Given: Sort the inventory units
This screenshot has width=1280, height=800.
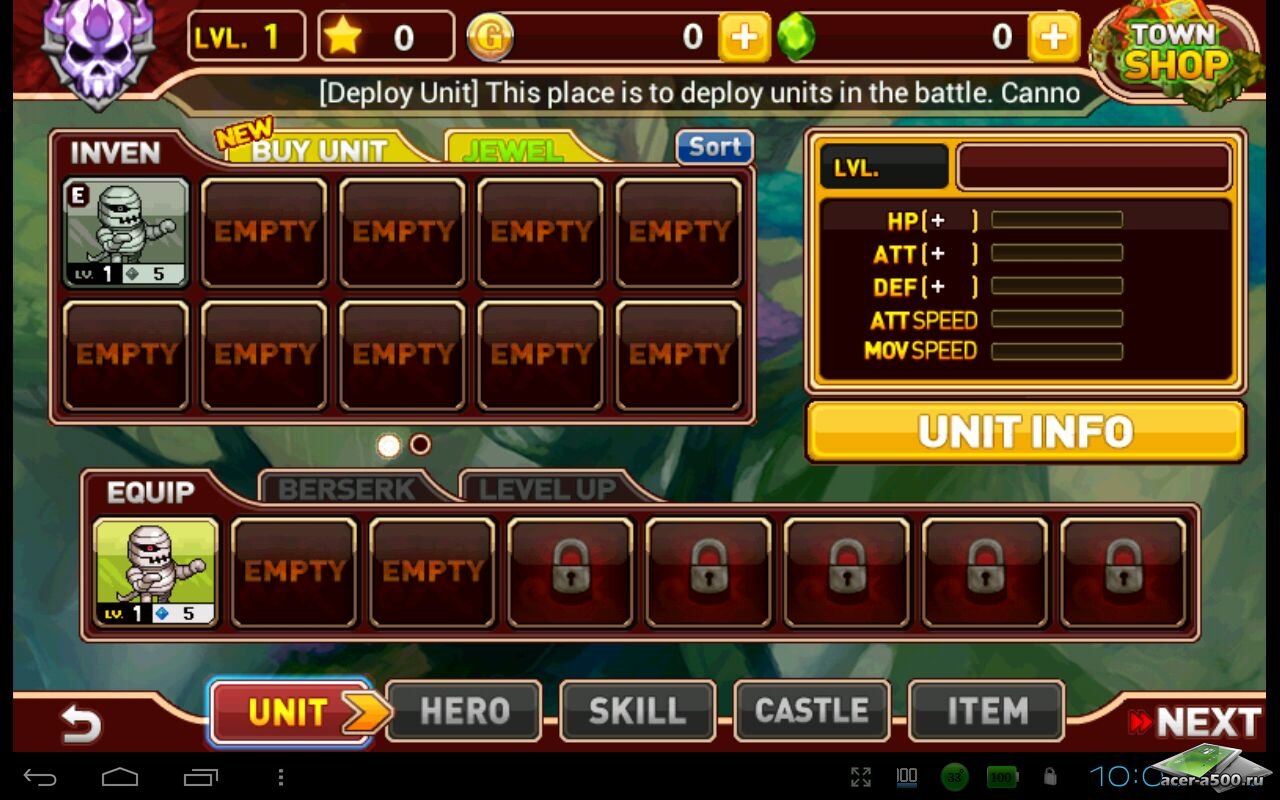Looking at the screenshot, I should 714,147.
